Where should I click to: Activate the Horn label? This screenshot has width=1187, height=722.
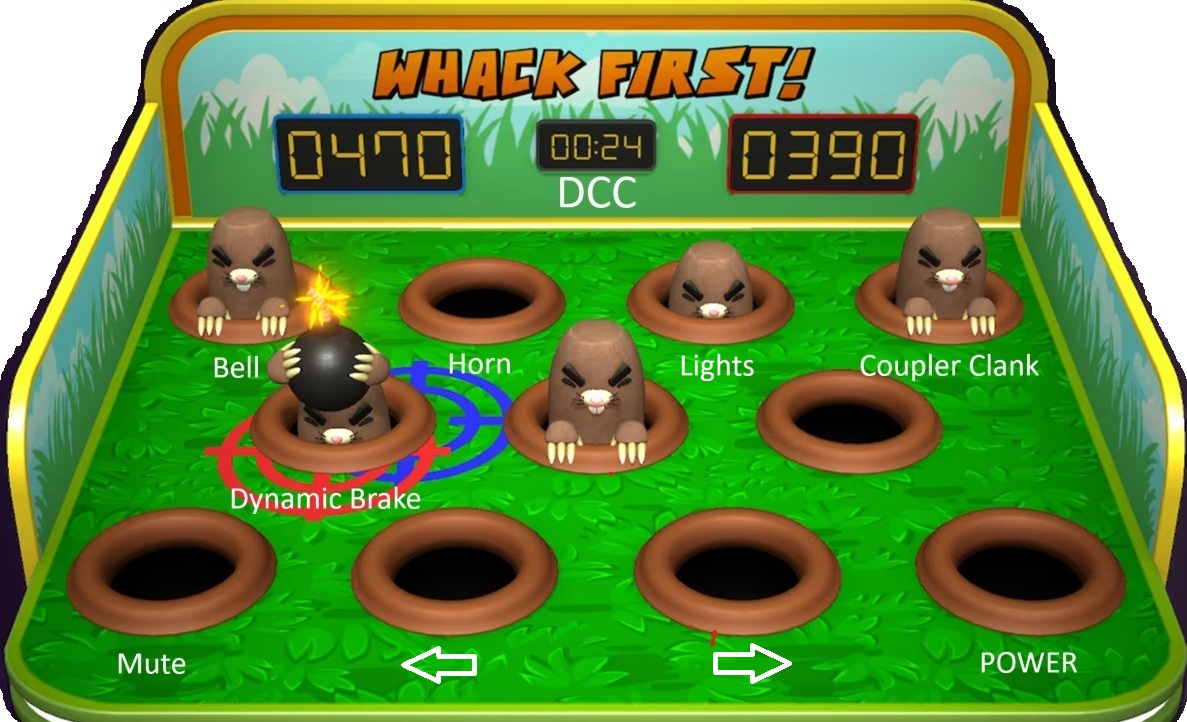479,364
